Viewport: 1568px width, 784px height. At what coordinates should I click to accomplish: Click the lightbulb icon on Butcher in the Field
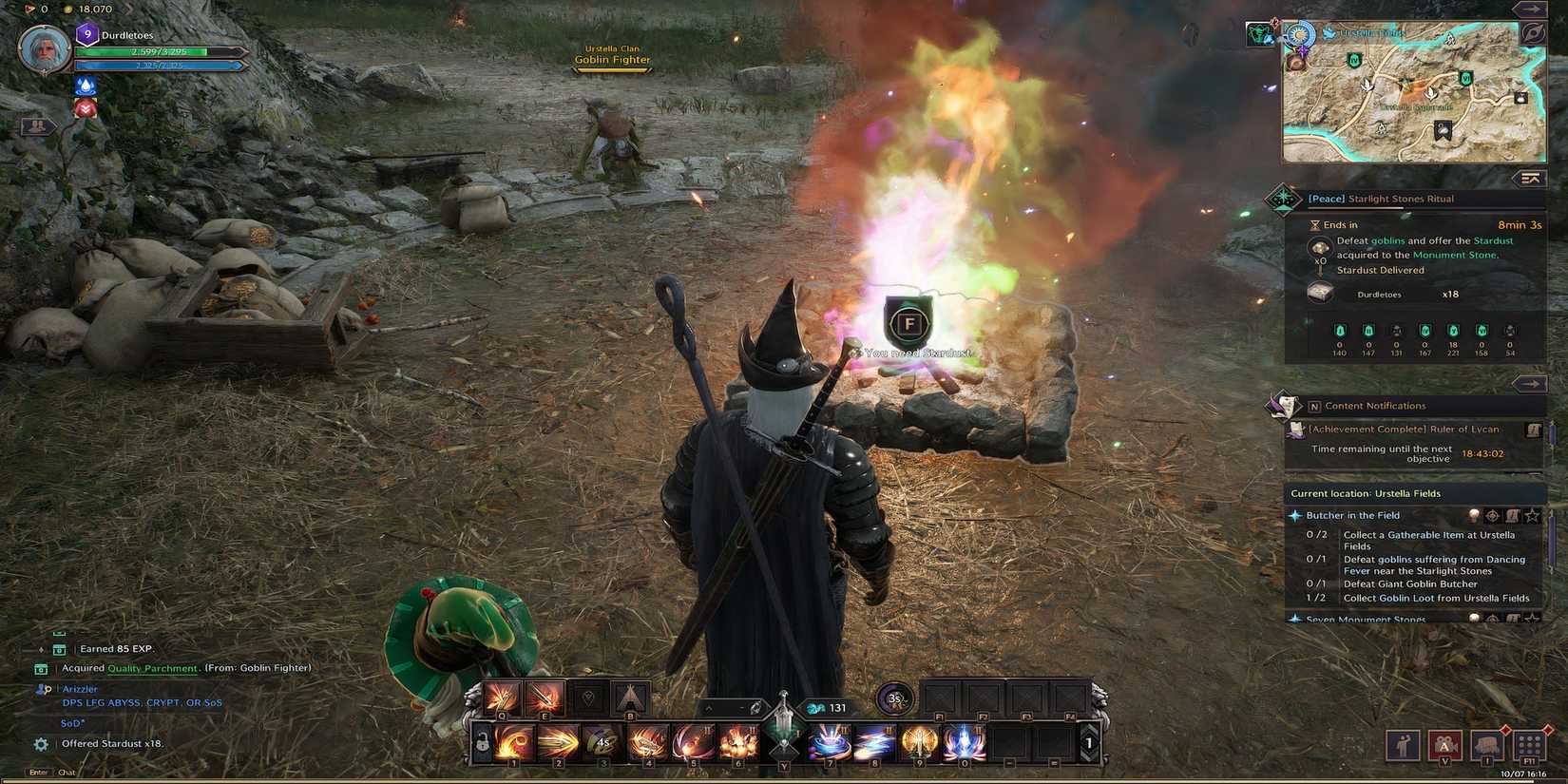click(1474, 515)
